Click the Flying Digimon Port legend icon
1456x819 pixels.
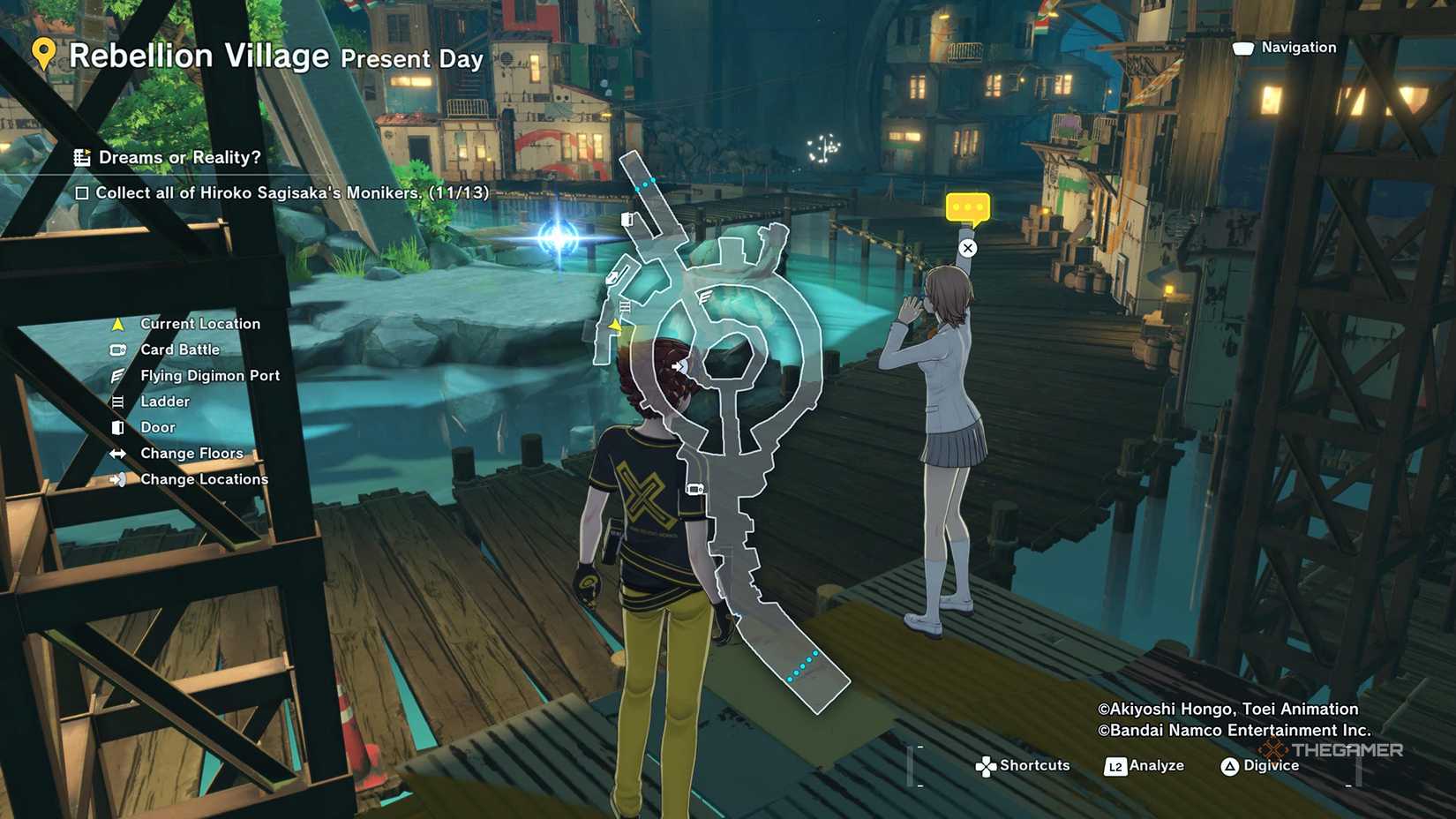tap(117, 375)
